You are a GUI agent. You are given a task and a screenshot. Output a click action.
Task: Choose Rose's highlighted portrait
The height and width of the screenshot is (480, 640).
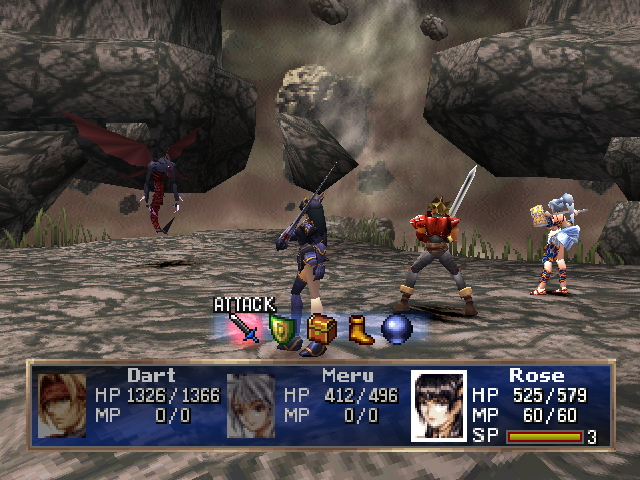coord(438,406)
